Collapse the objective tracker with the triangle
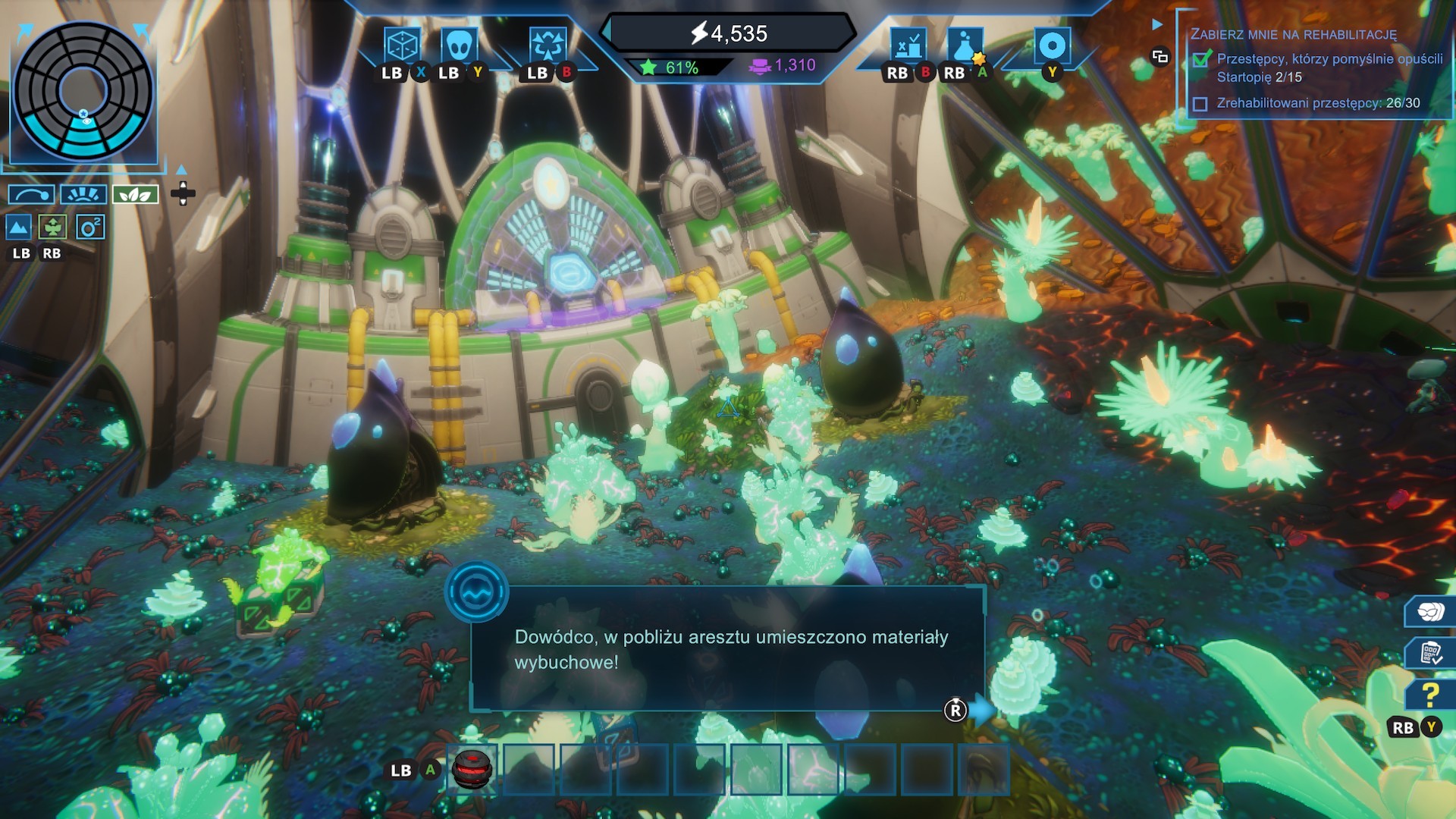Viewport: 1456px width, 819px height. tap(1157, 25)
